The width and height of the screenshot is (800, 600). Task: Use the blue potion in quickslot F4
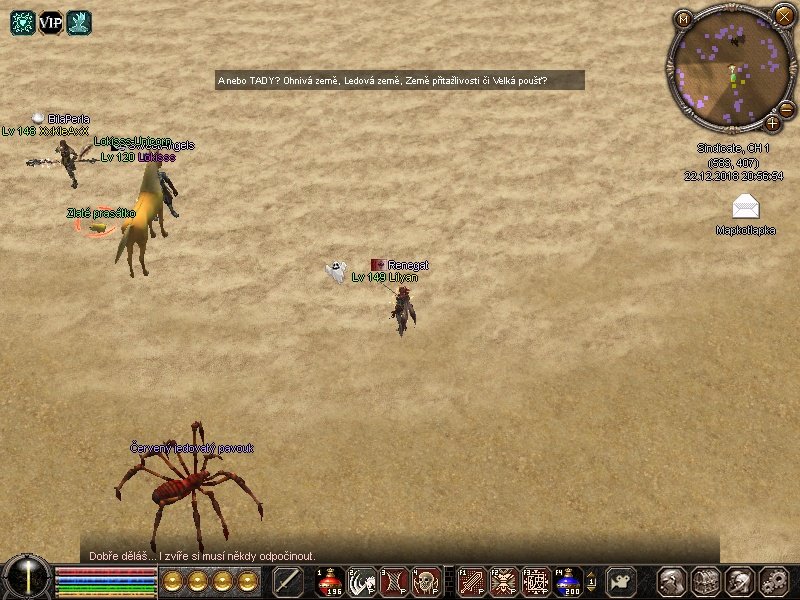tap(568, 581)
